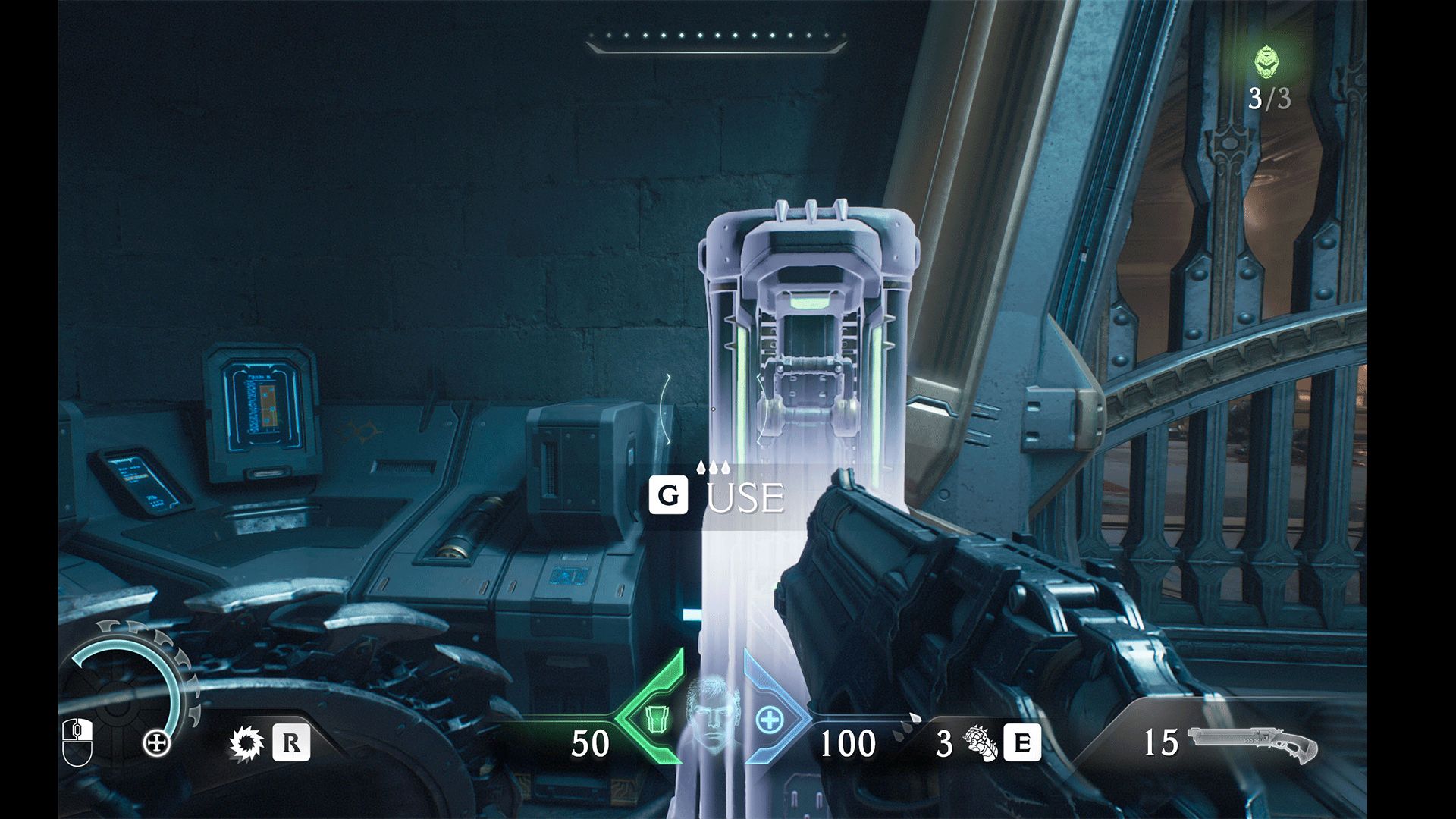Click the compass bar at the top
This screenshot has width=1456, height=819.
716,40
